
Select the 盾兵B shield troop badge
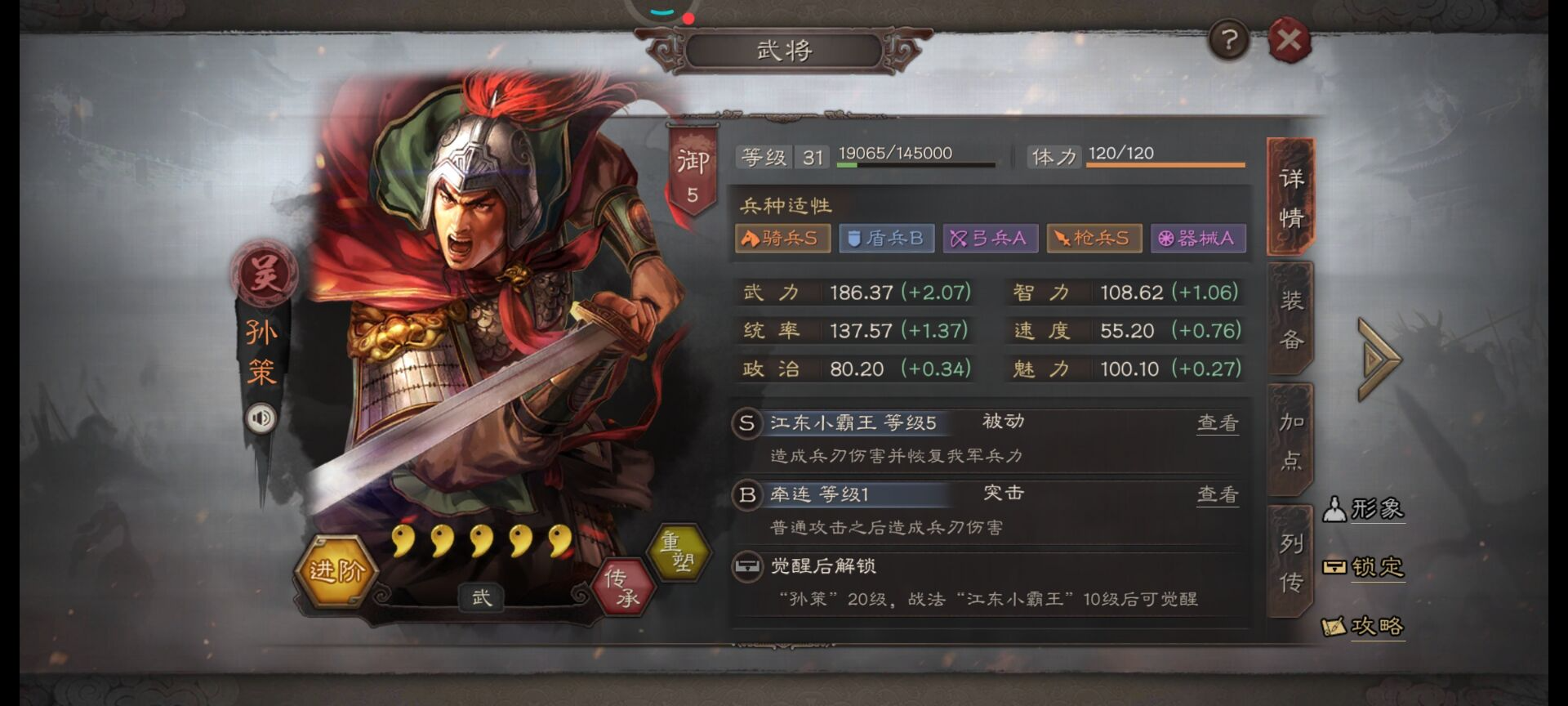(886, 238)
